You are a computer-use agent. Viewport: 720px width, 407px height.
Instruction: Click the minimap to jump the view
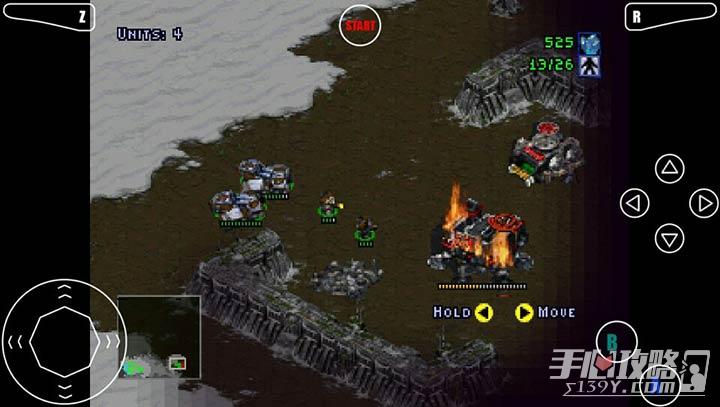point(158,338)
